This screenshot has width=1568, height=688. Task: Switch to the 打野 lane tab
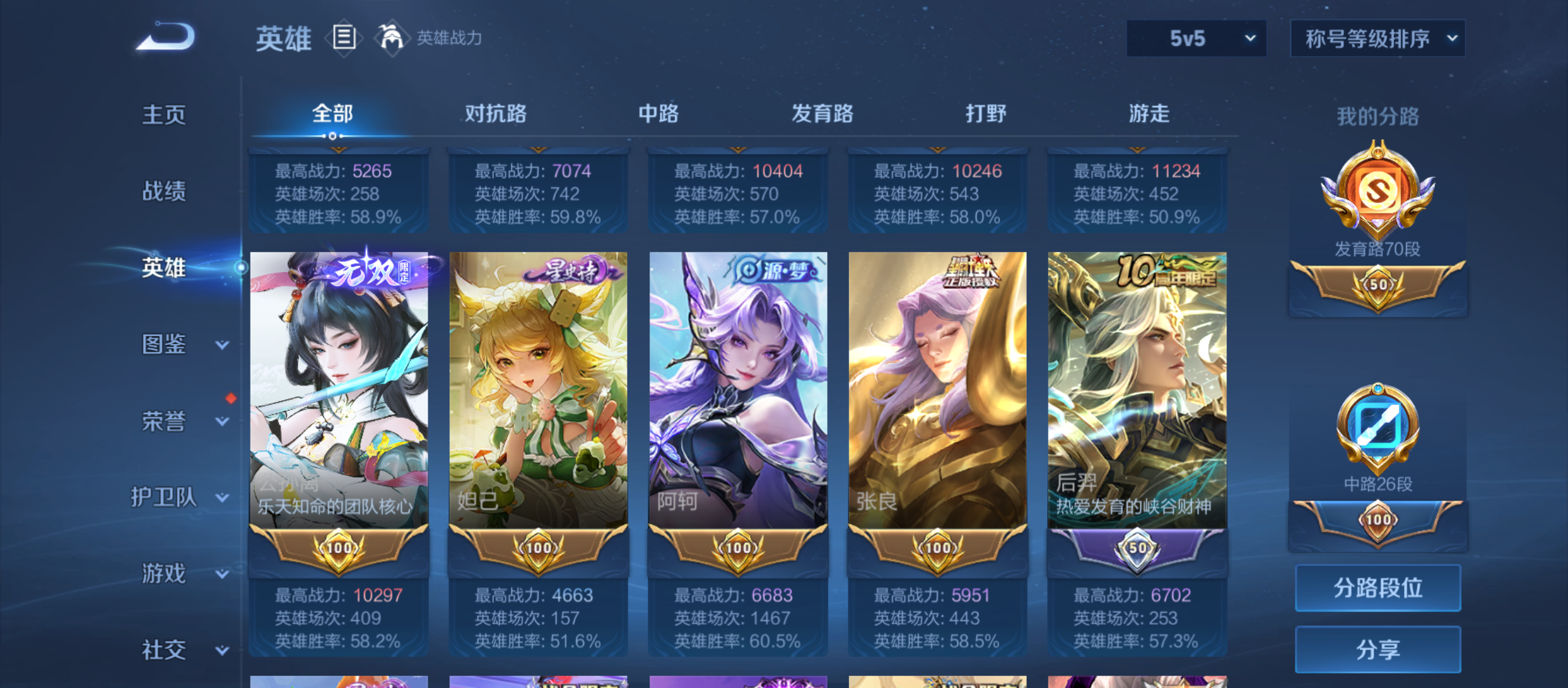click(983, 113)
